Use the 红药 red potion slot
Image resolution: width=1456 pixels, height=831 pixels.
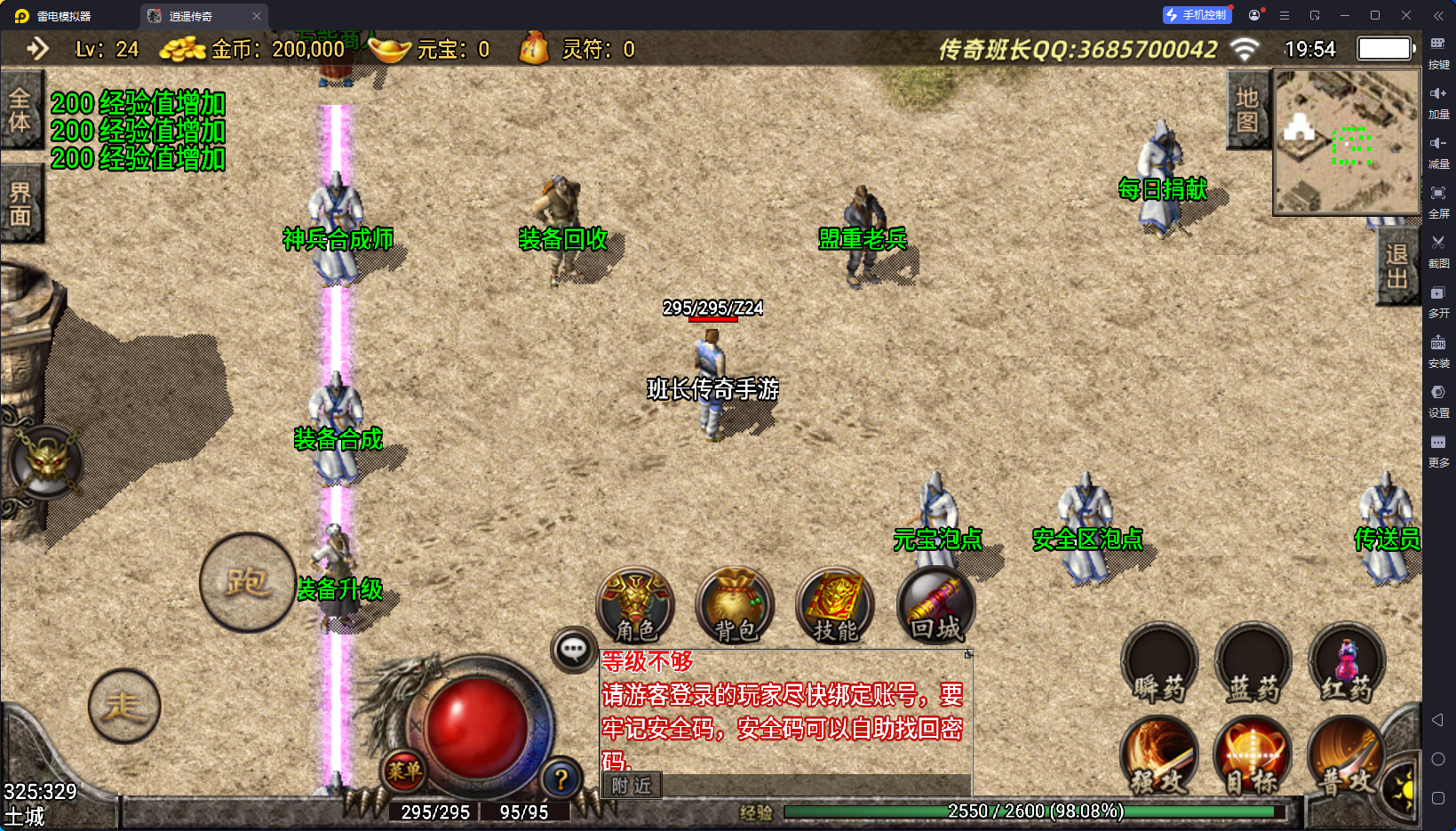(x=1347, y=665)
